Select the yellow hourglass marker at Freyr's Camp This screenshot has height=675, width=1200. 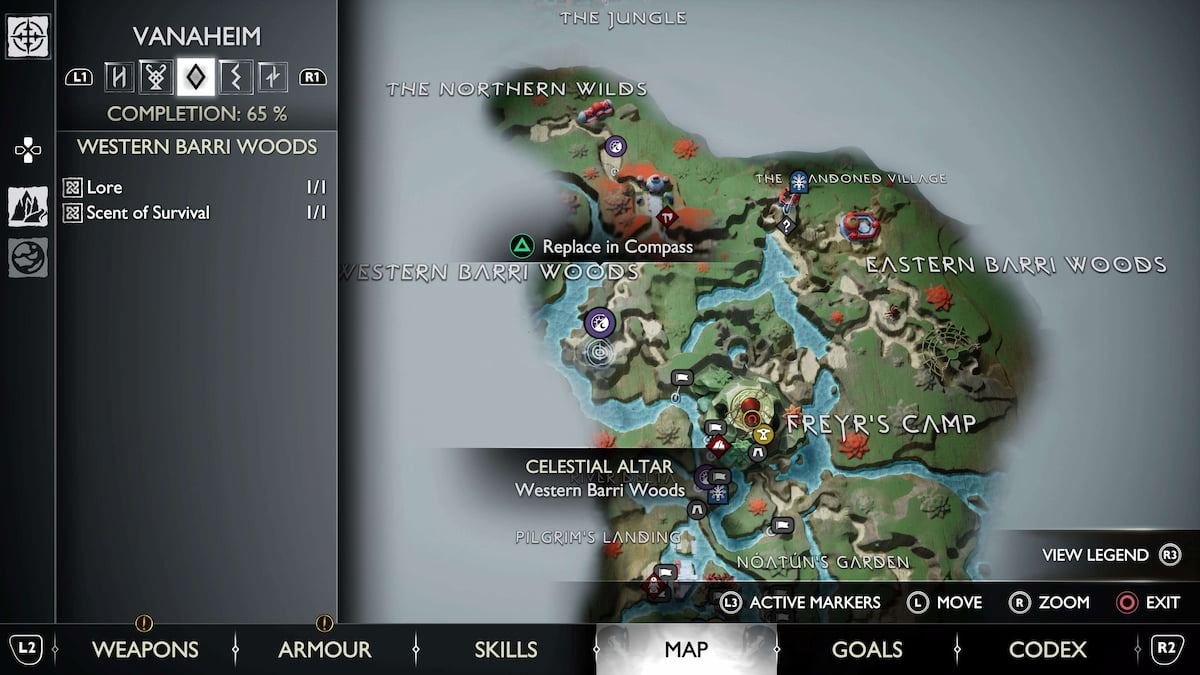coord(764,434)
